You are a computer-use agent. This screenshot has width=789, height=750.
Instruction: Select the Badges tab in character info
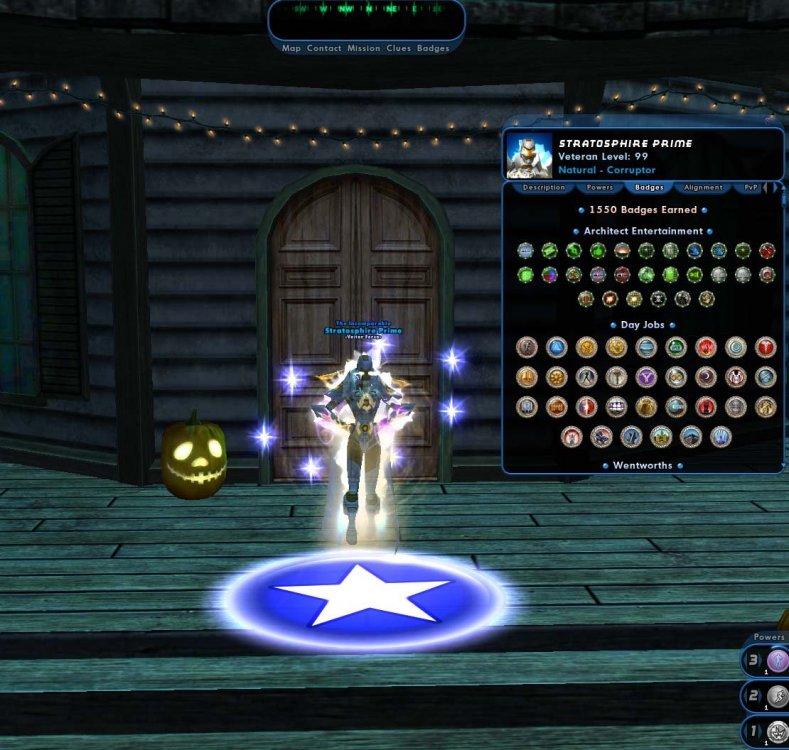[650, 187]
